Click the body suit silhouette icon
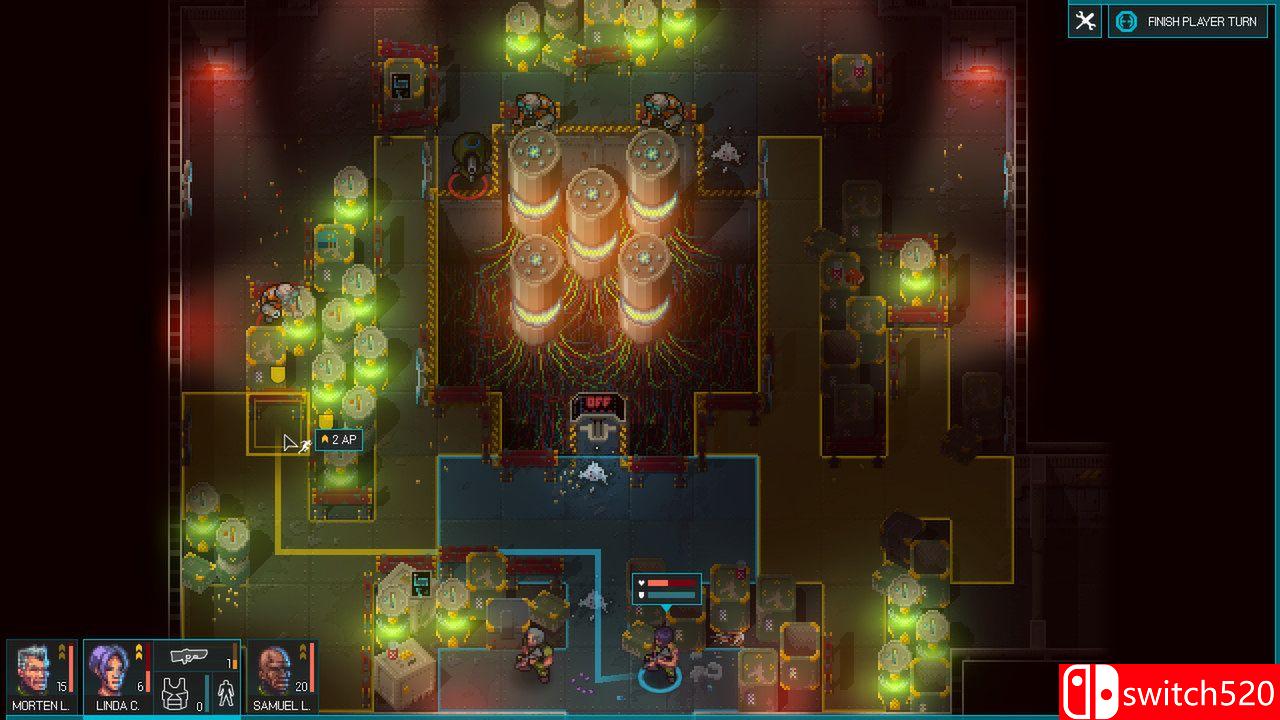This screenshot has height=720, width=1280. [x=226, y=691]
